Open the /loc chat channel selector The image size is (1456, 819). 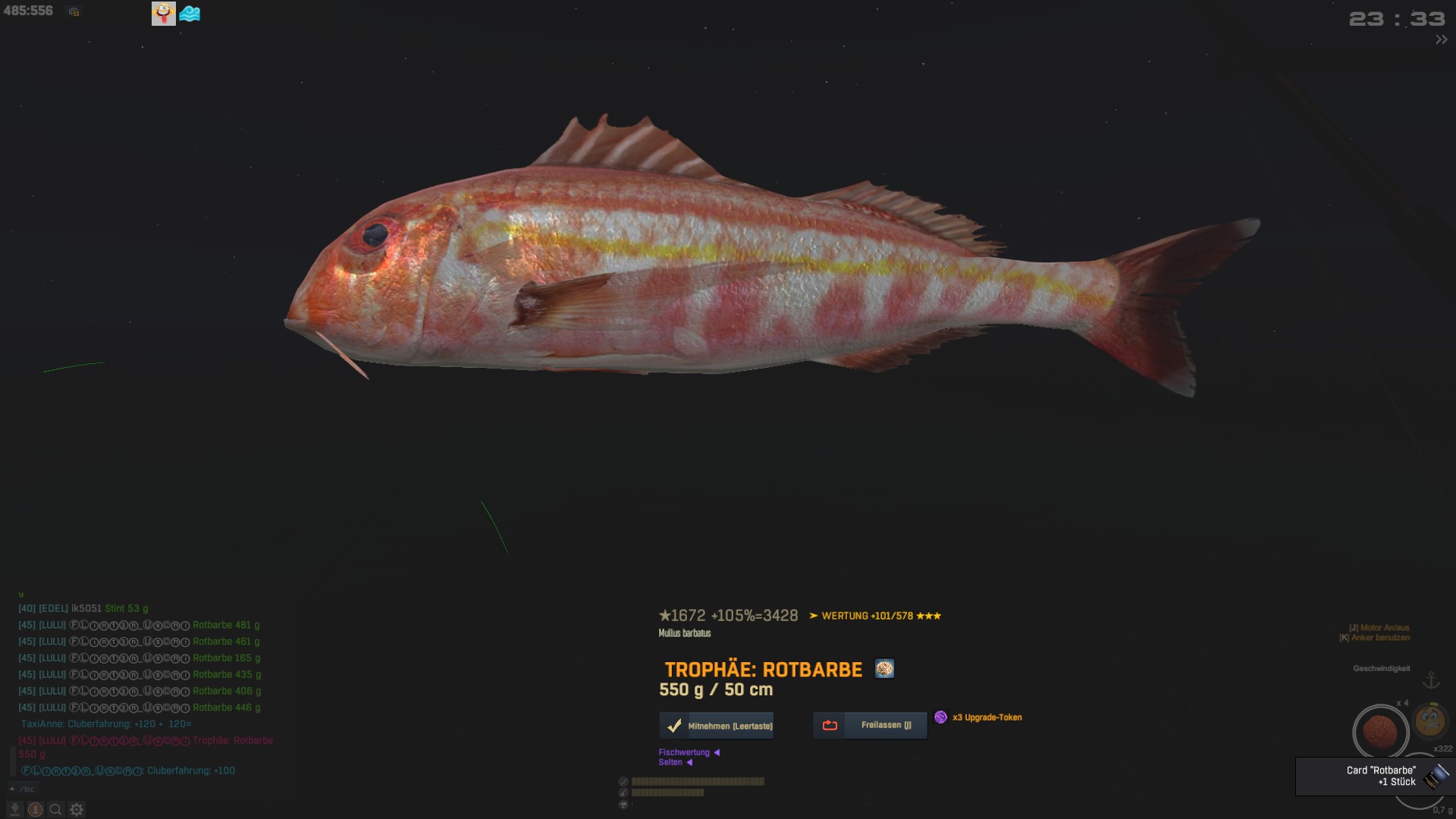[x=23, y=789]
